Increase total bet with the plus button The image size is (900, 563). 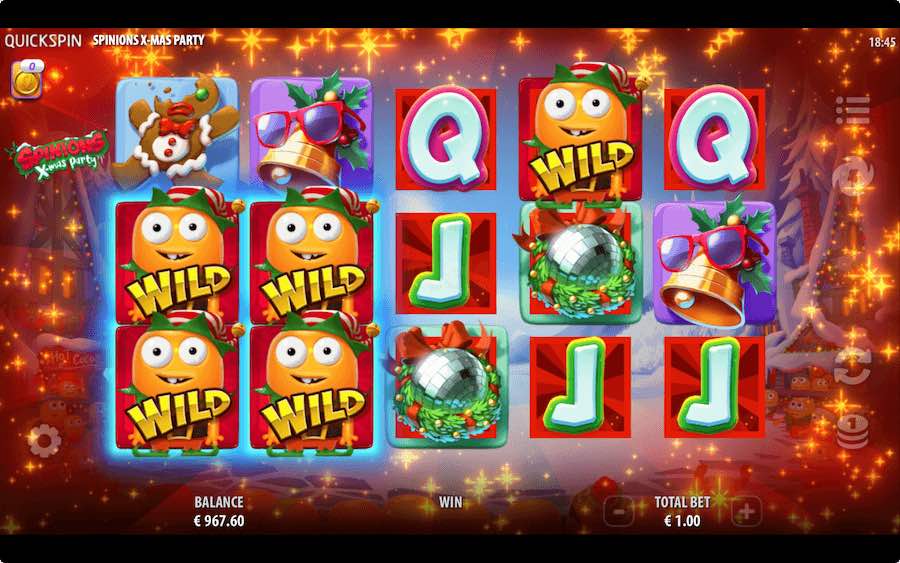coord(746,512)
